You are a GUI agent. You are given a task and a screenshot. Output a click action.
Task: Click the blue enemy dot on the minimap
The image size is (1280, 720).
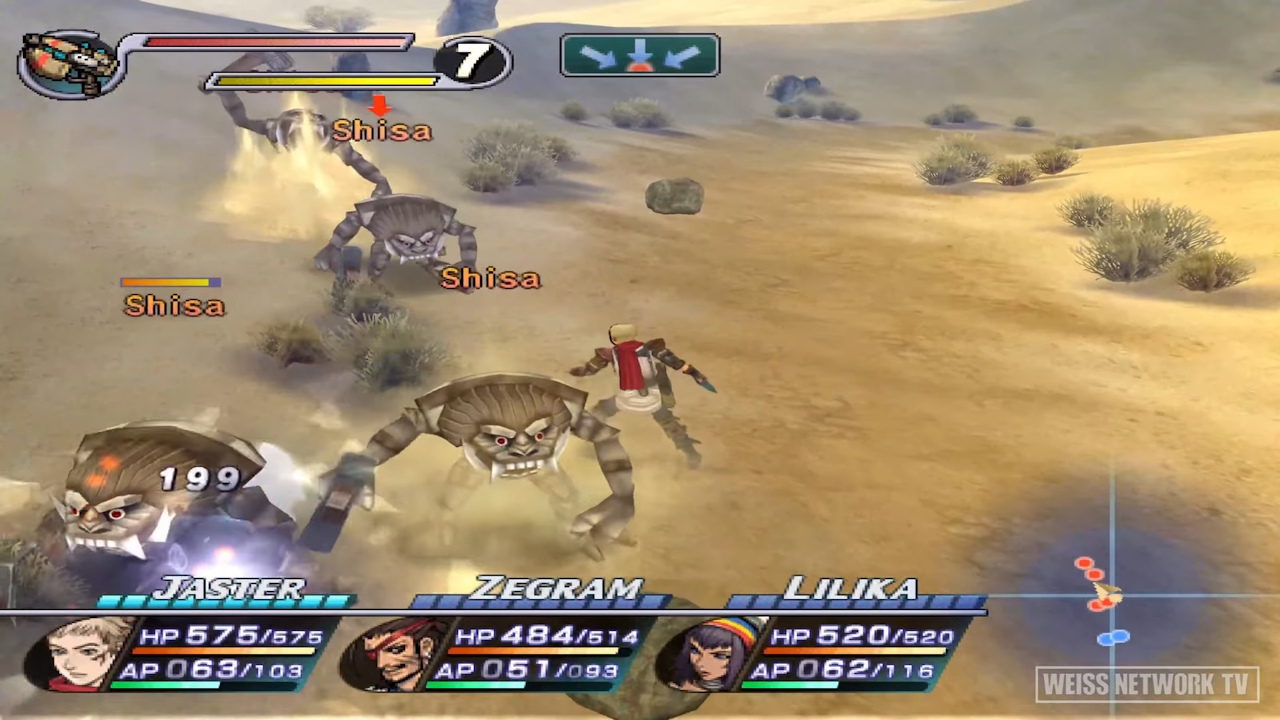(1110, 637)
